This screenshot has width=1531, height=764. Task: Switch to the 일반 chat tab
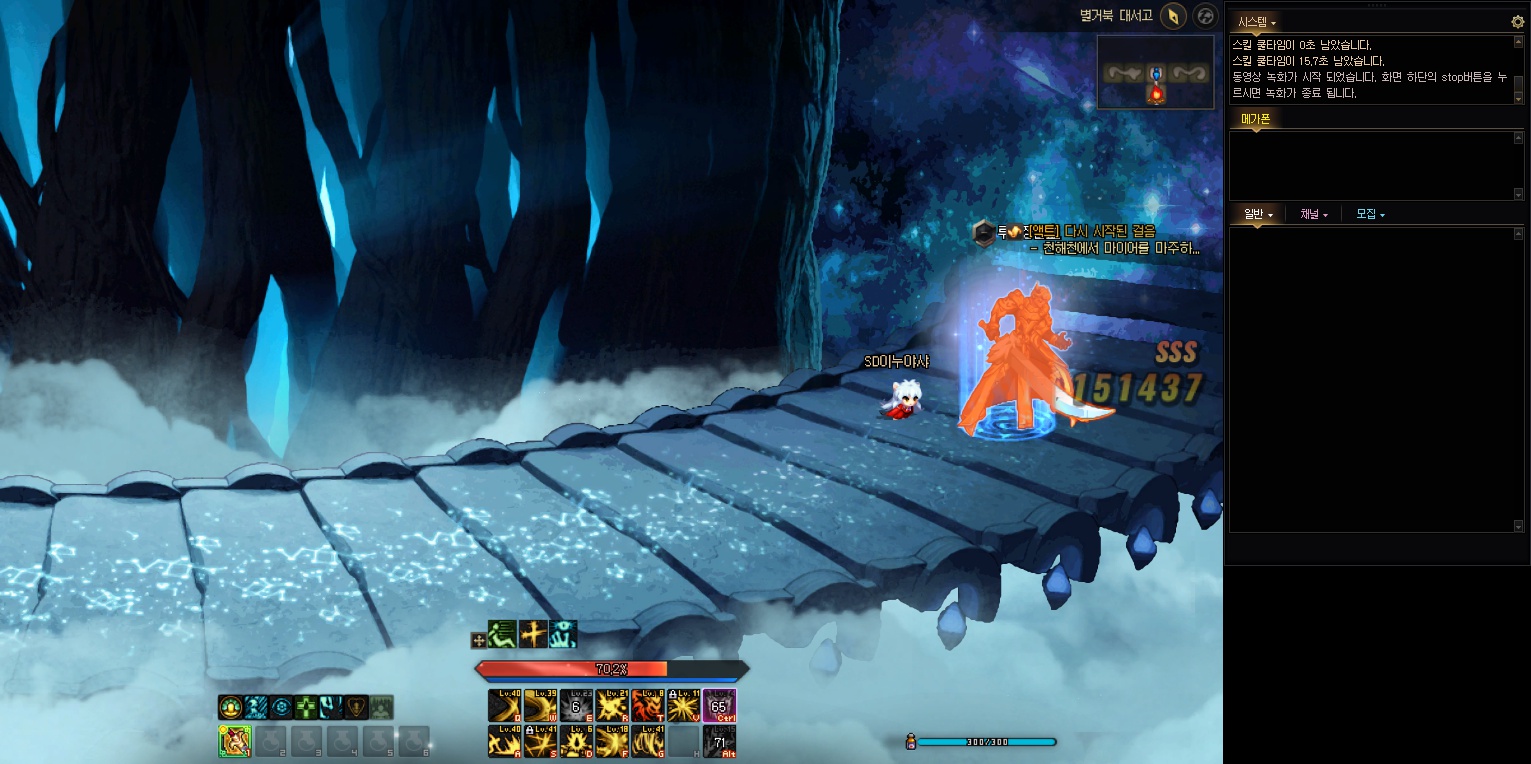[1257, 214]
